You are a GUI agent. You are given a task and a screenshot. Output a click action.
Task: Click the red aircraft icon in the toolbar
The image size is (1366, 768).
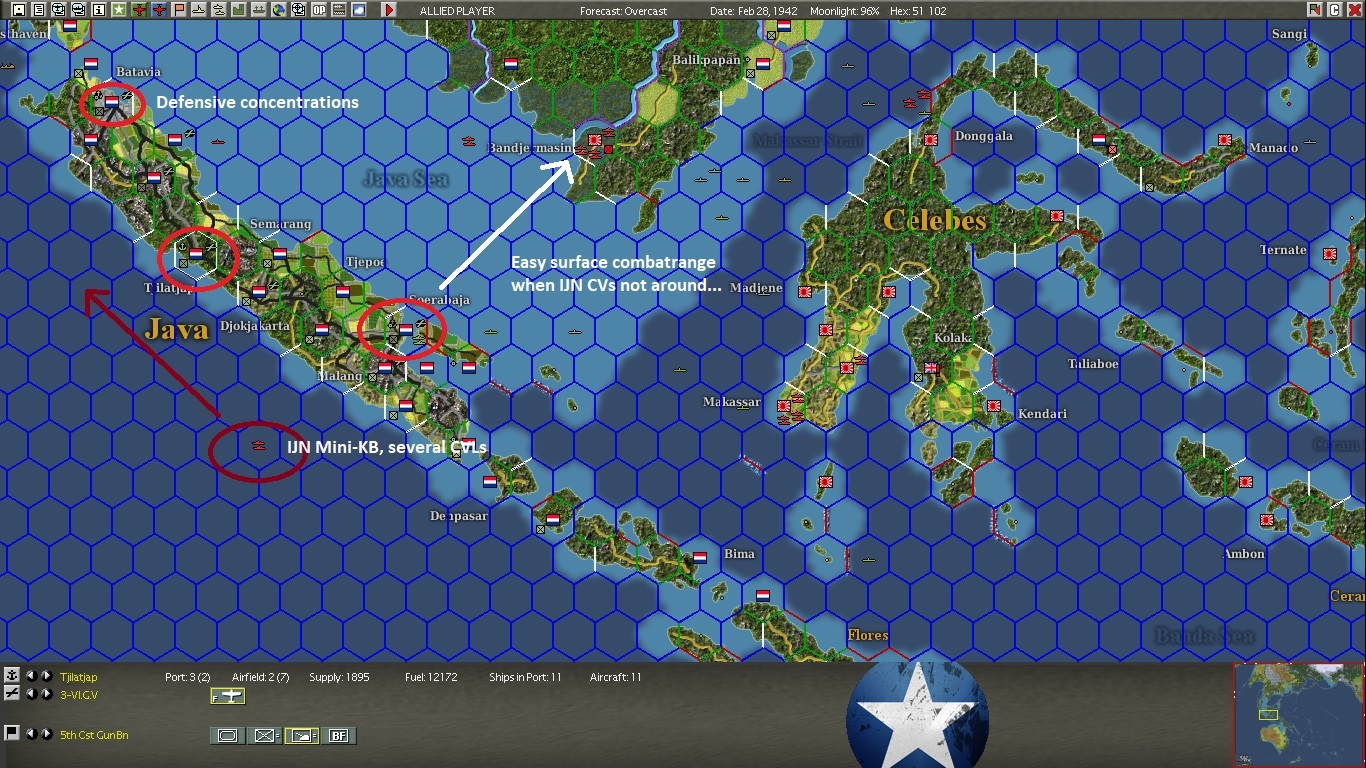[x=140, y=10]
